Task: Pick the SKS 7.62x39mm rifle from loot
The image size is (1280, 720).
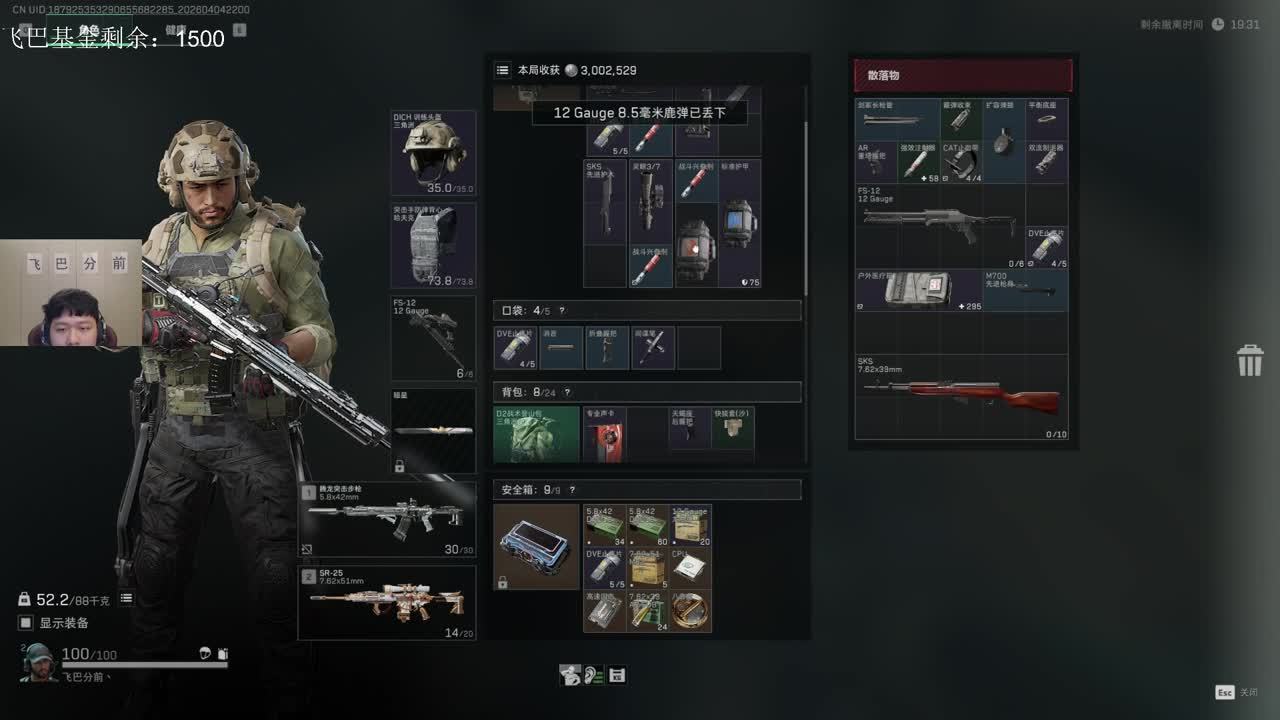Action: tap(961, 398)
